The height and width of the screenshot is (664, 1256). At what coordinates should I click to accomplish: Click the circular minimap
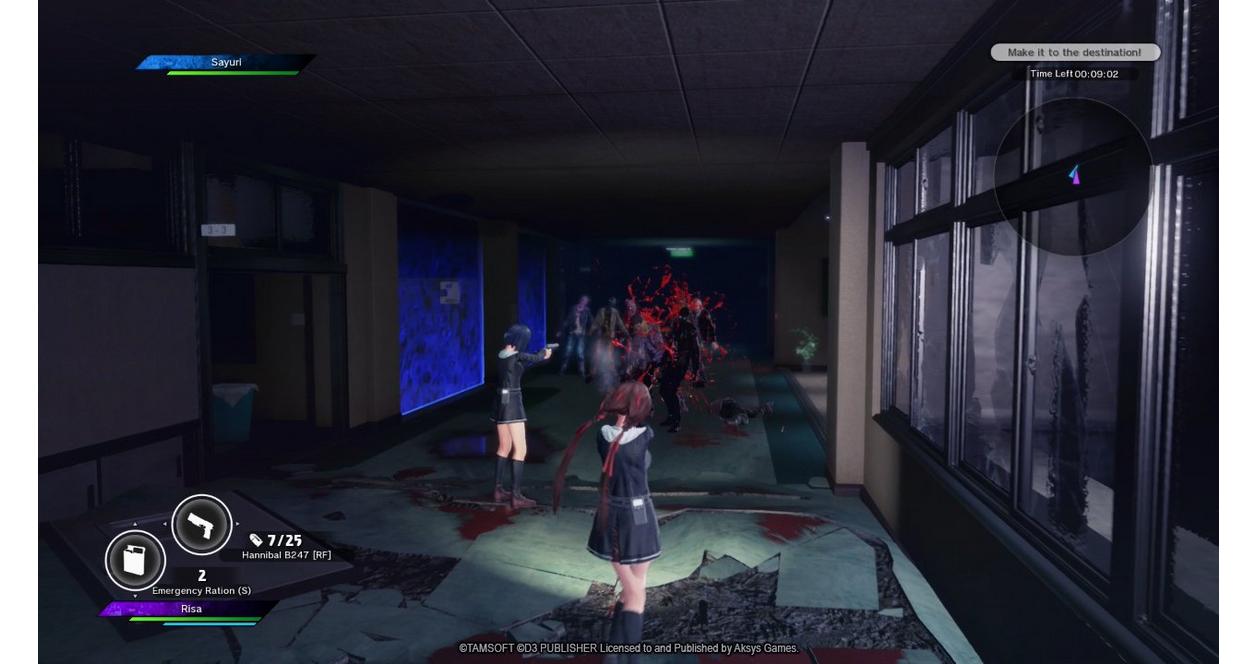1073,177
